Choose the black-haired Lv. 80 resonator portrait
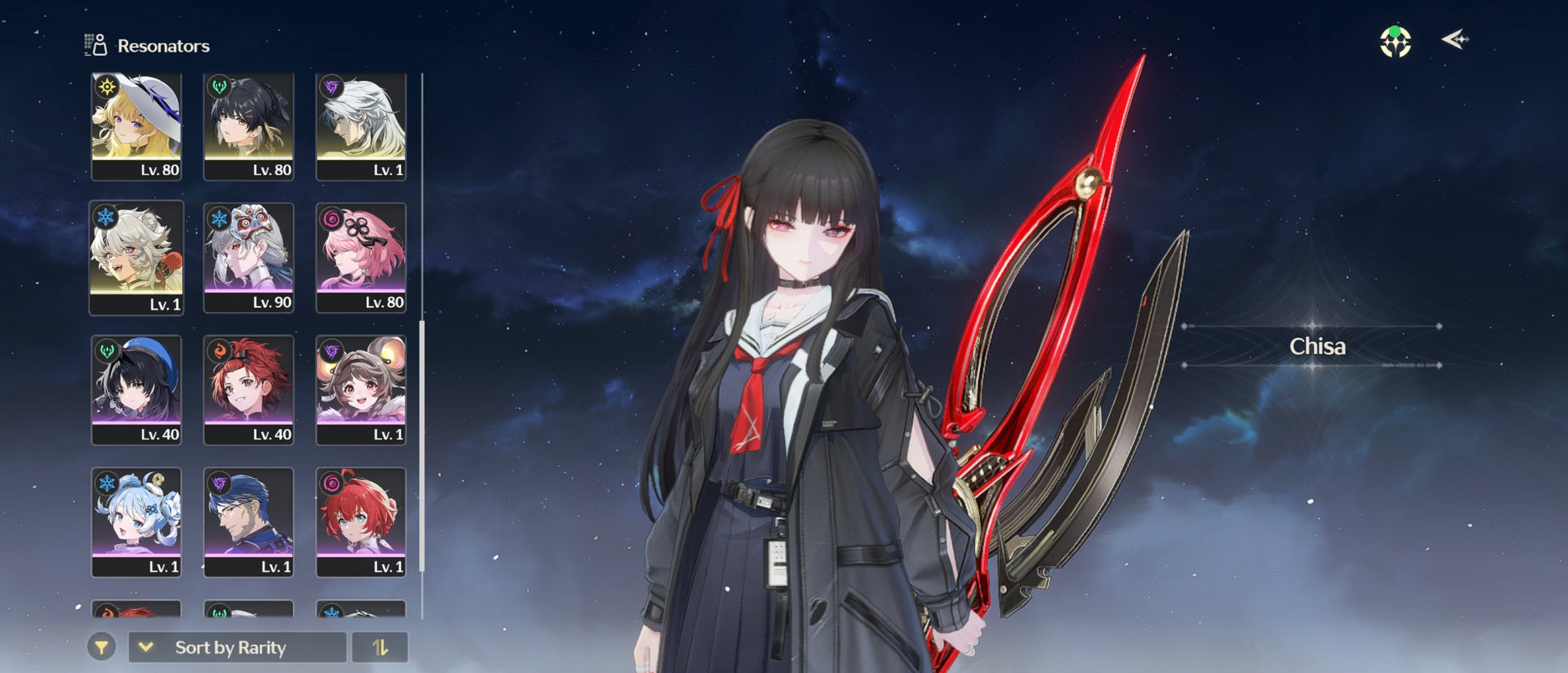This screenshot has height=673, width=1568. tap(248, 127)
